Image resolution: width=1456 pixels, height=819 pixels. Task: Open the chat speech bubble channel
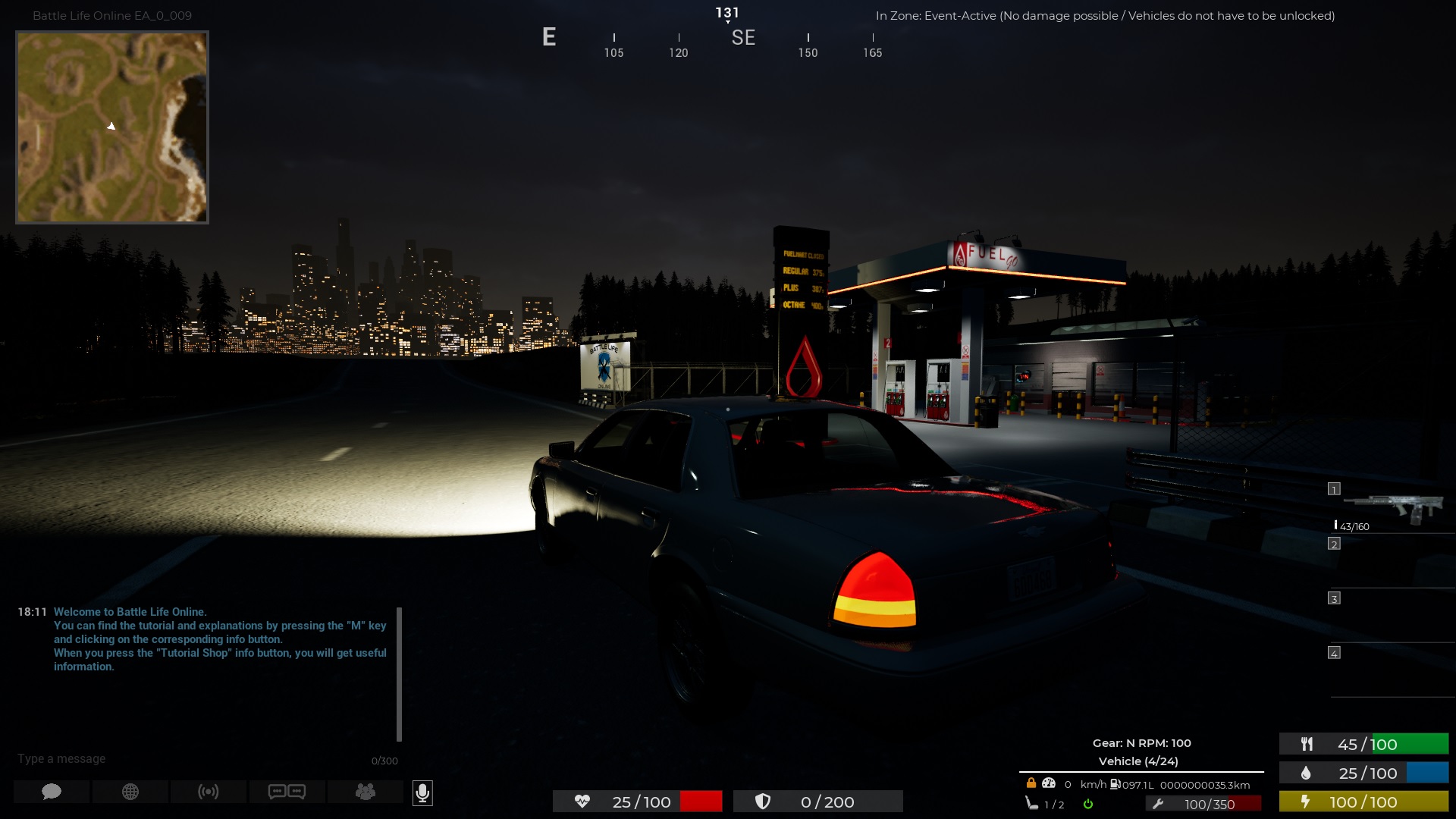point(50,792)
